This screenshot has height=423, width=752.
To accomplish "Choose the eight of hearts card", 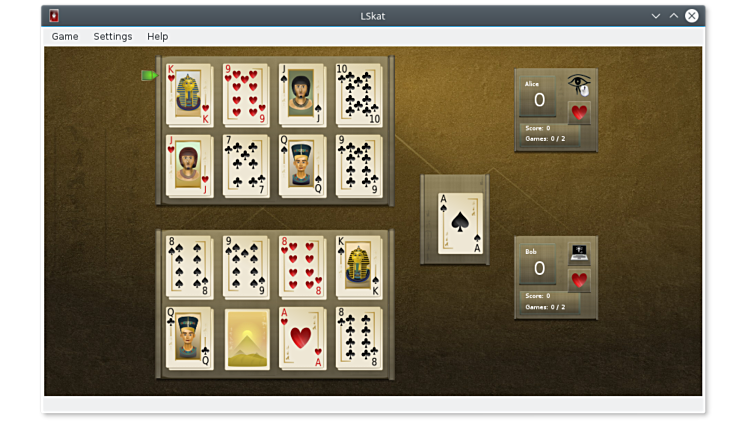I will pos(302,267).
